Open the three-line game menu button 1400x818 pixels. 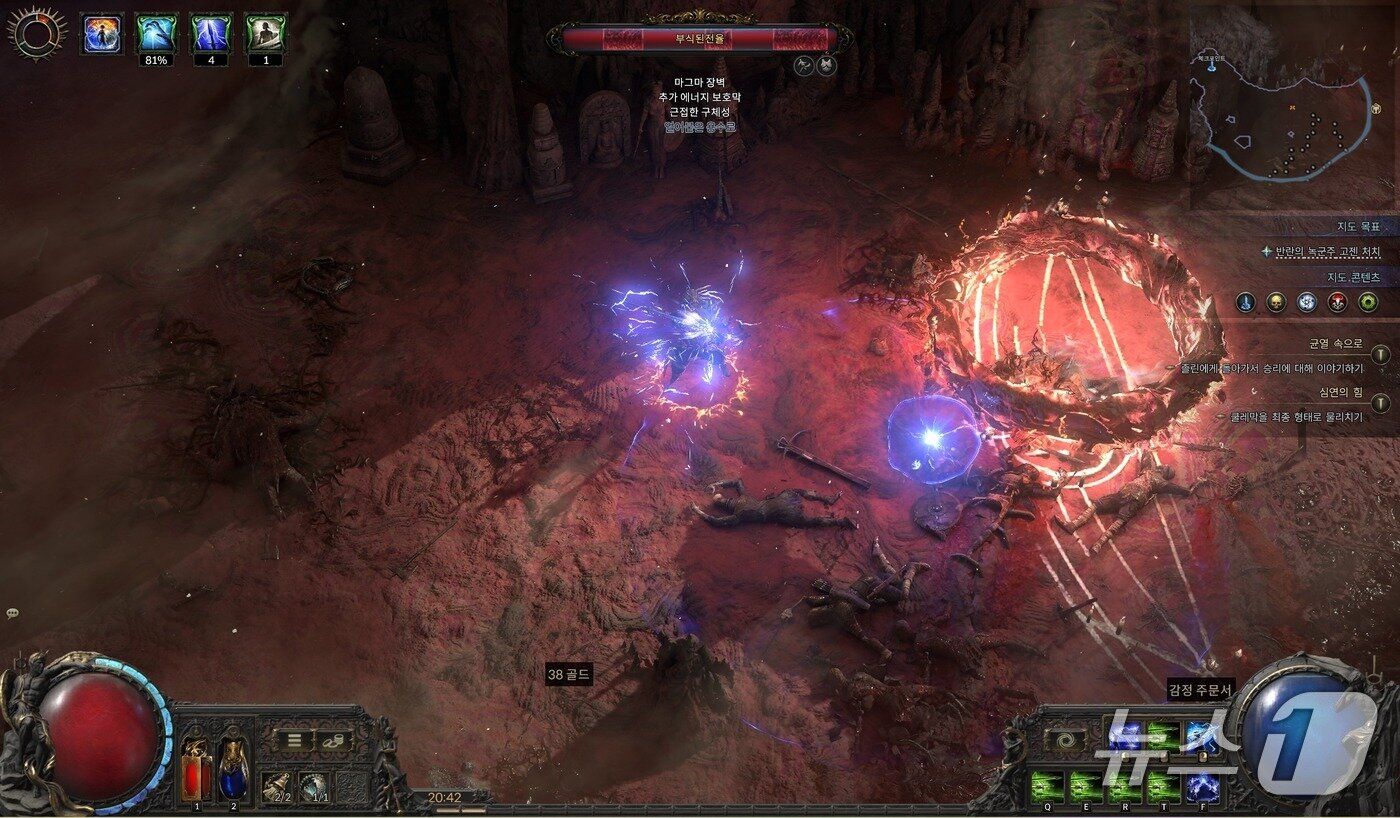(x=295, y=741)
